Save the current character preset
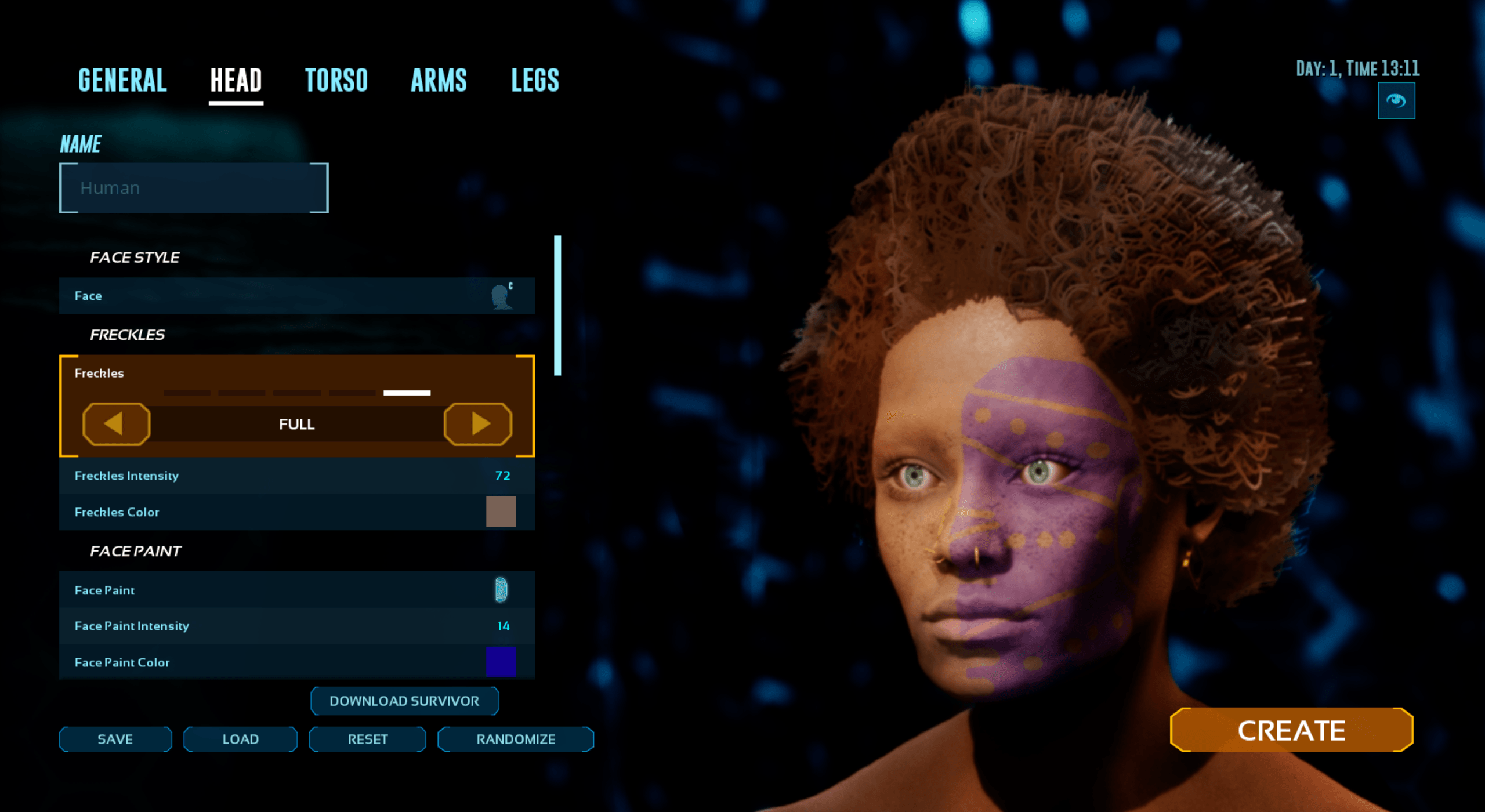The image size is (1485, 812). click(115, 739)
